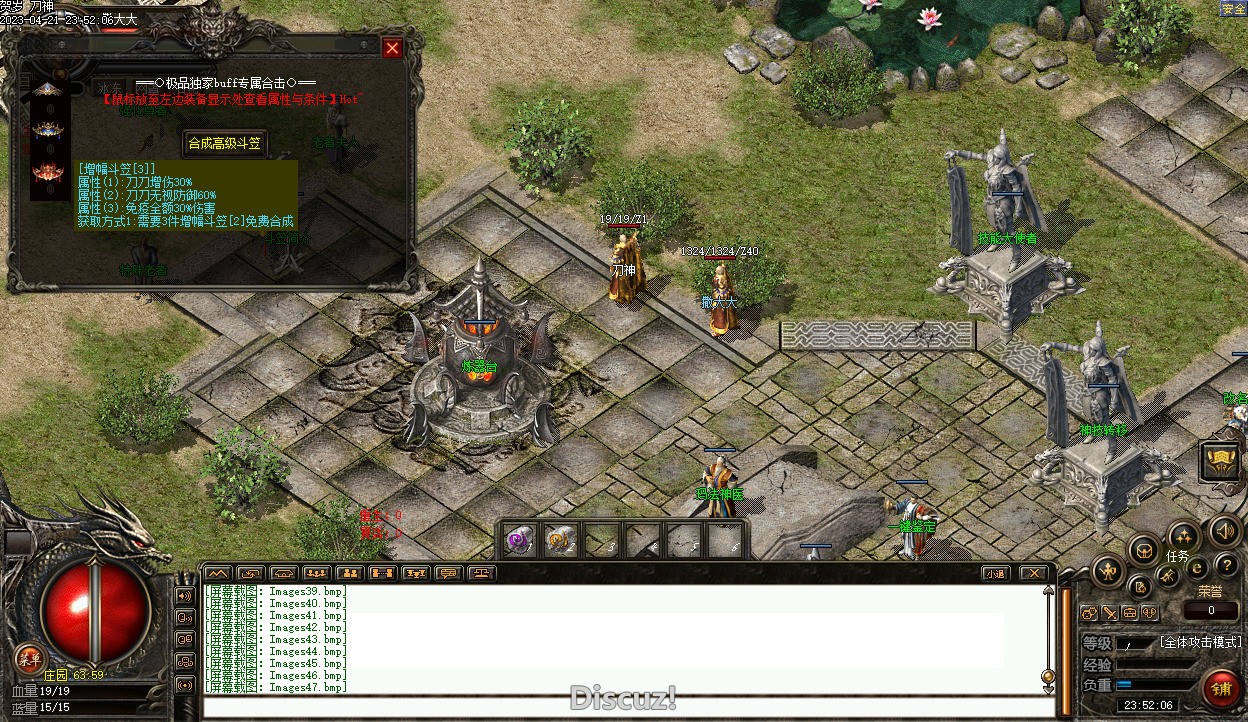The height and width of the screenshot is (722, 1248).
Task: Open the browser 'e' round icon
Action: (1197, 568)
